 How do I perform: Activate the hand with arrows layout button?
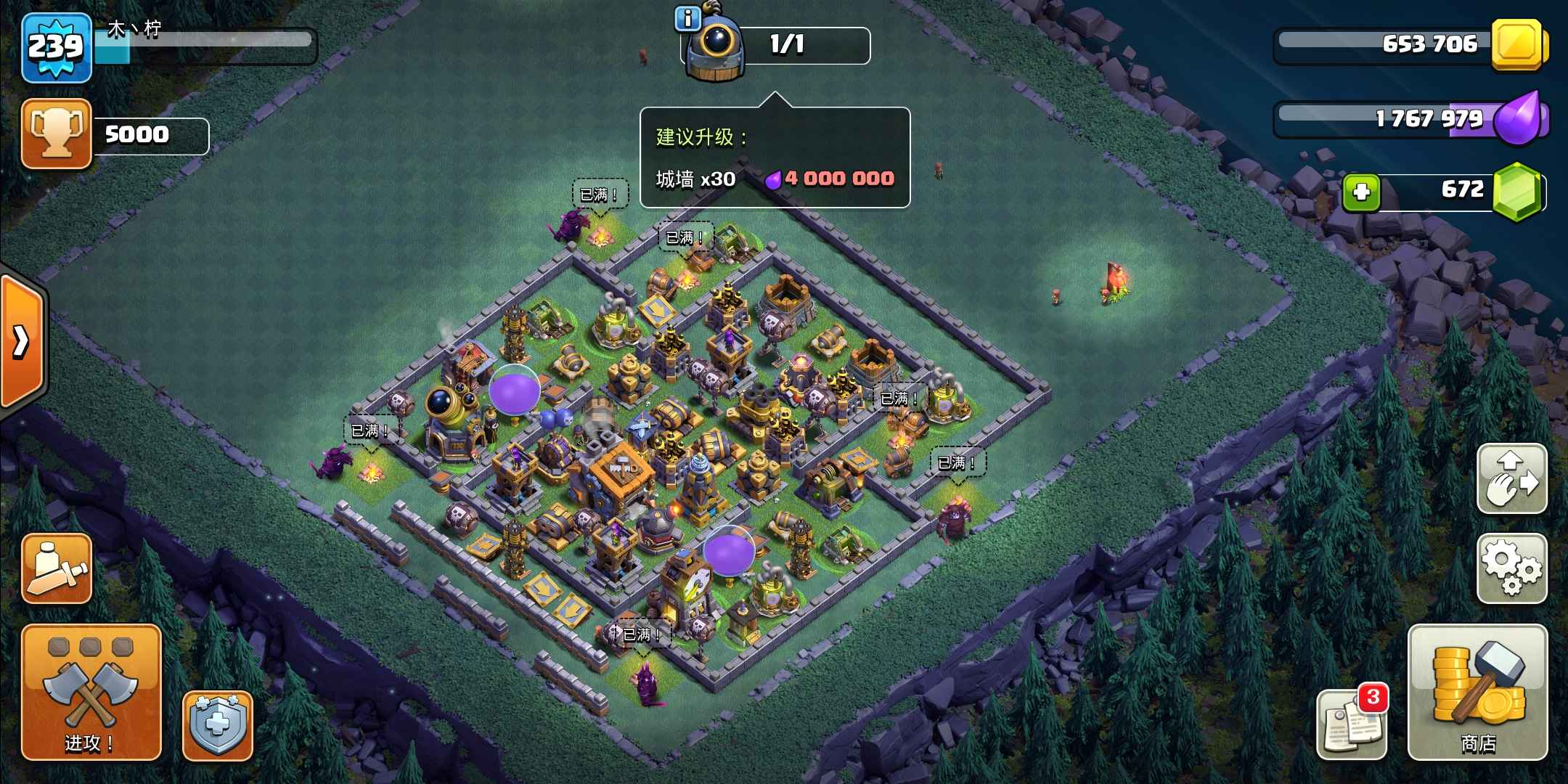click(1512, 478)
